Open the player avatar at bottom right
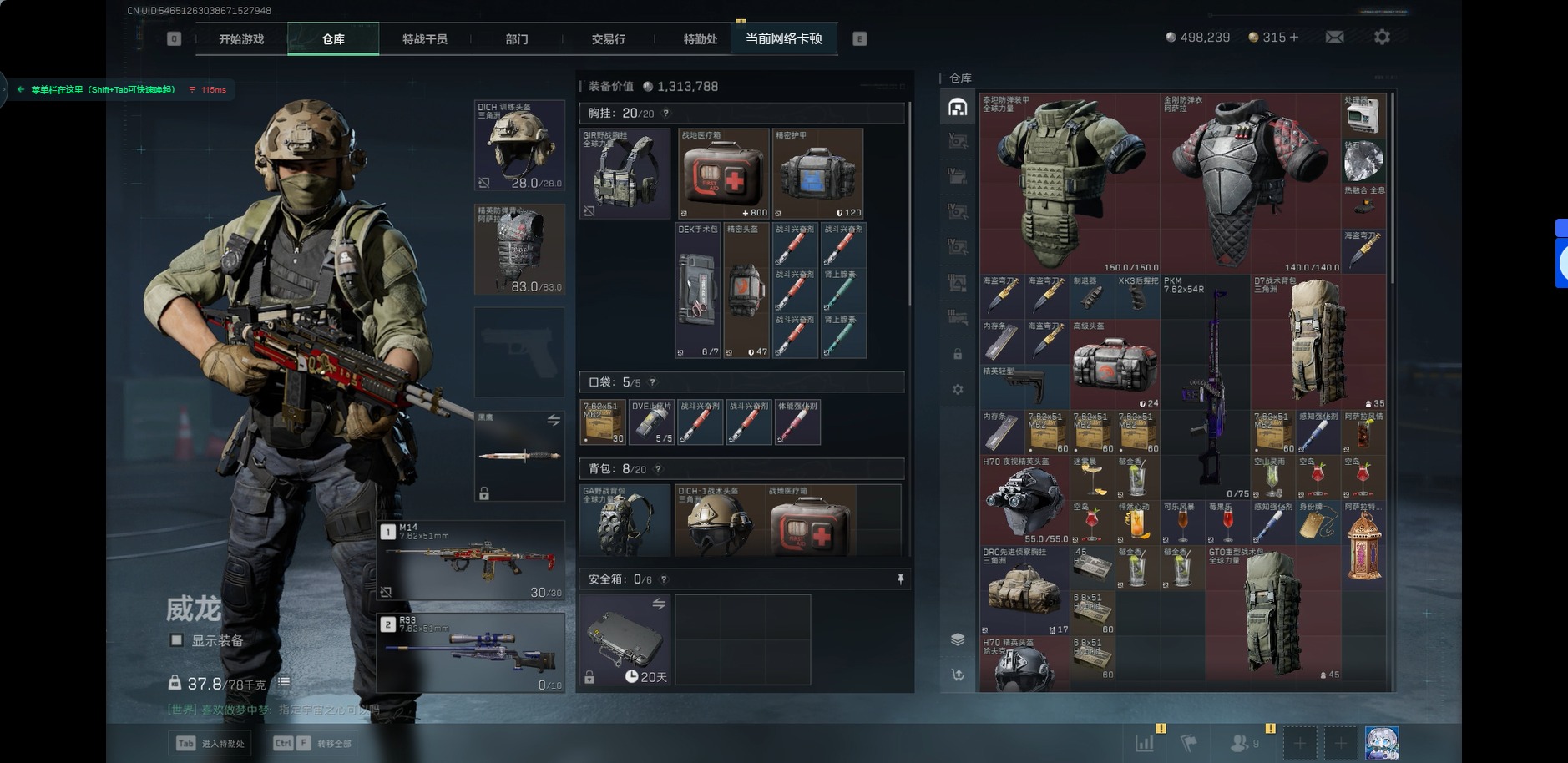The width and height of the screenshot is (1568, 763). 1382,742
